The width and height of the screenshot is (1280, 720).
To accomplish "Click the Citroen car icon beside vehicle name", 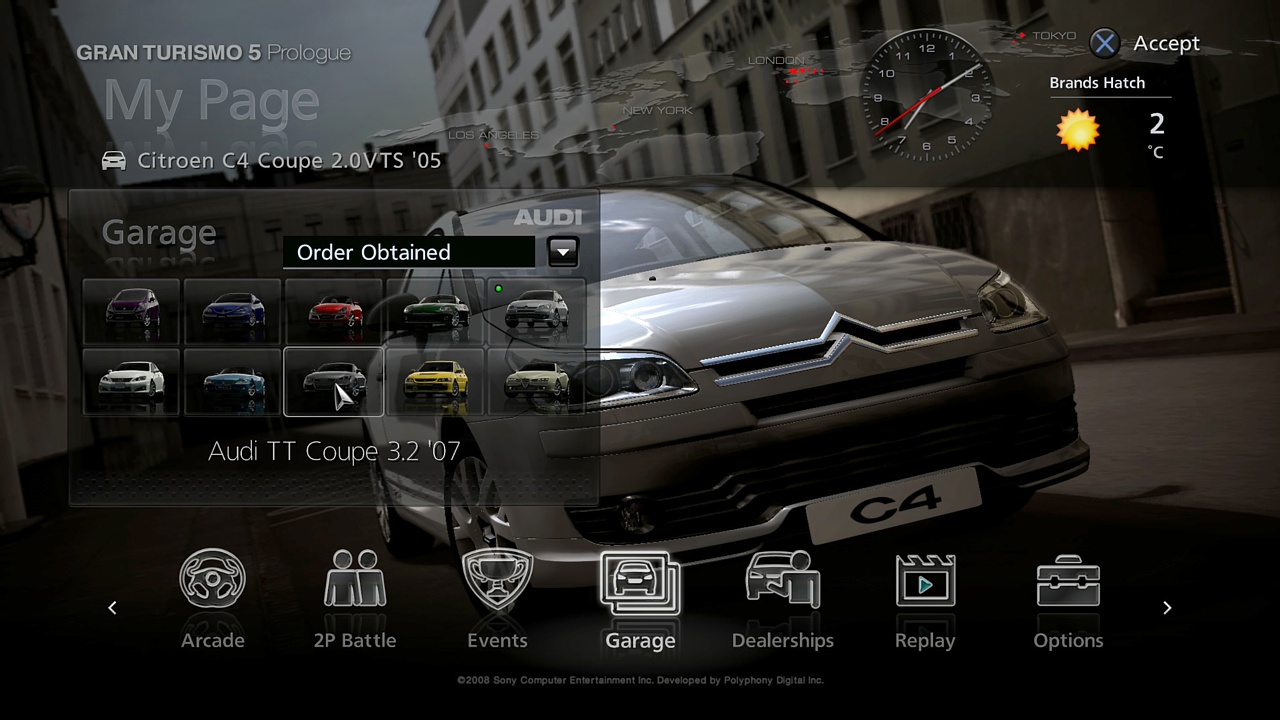I will 113,160.
